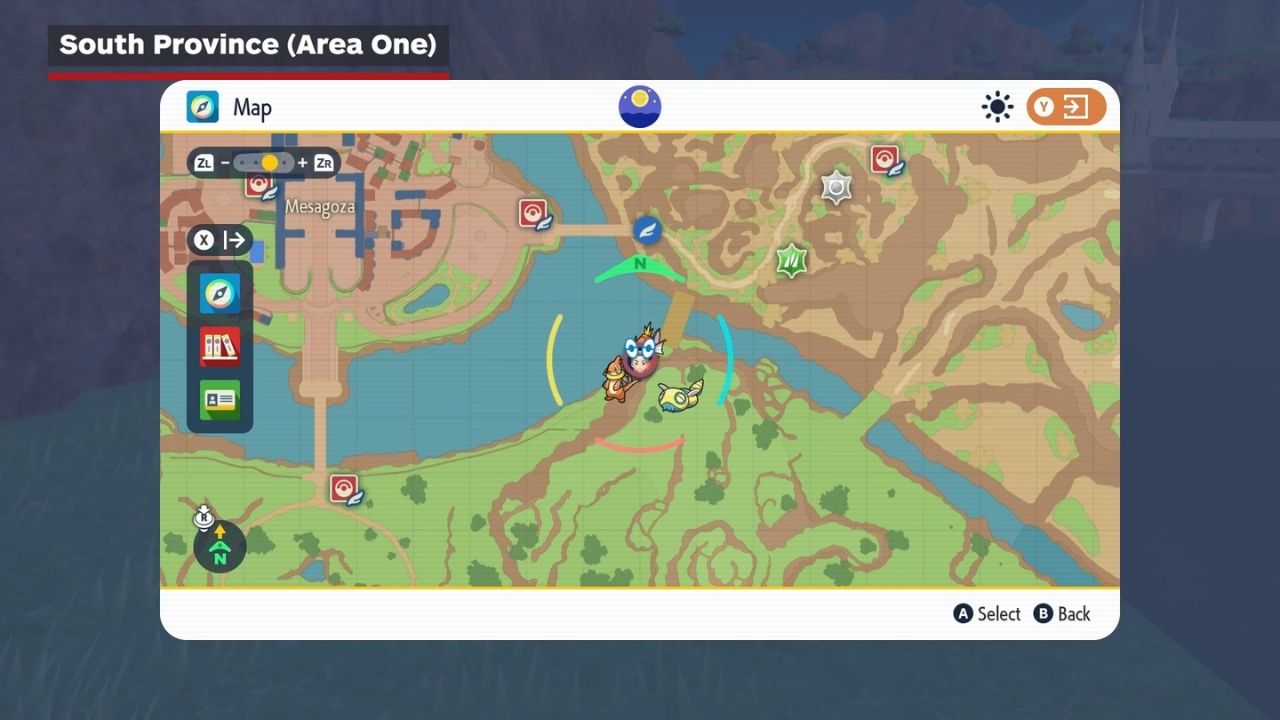The width and height of the screenshot is (1280, 720).
Task: Select the Mesagoza city label
Action: 320,207
